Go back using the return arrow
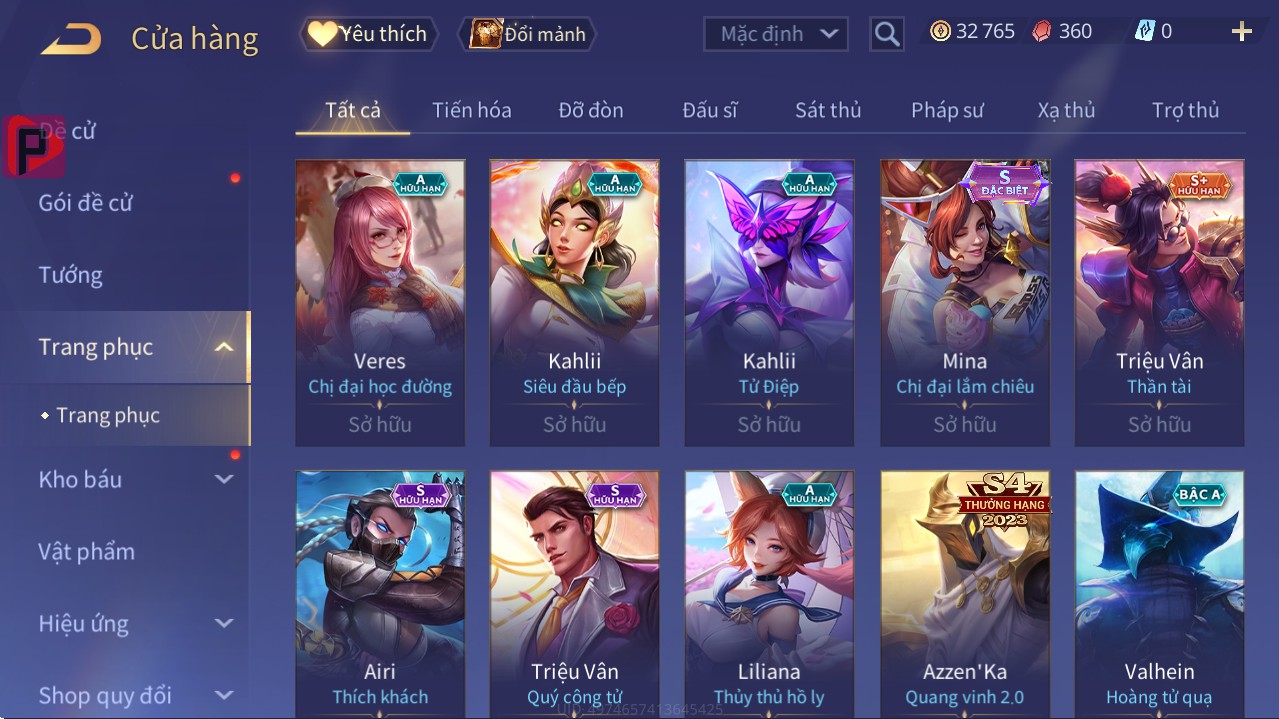The width and height of the screenshot is (1279, 719). (x=71, y=39)
